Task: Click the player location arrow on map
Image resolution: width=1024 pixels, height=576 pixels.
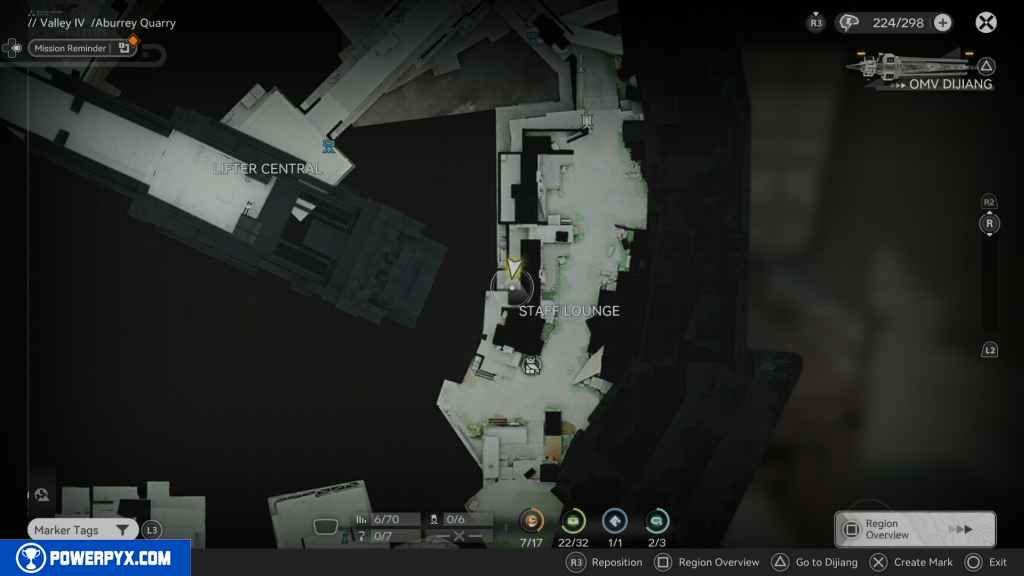Action: coord(514,269)
